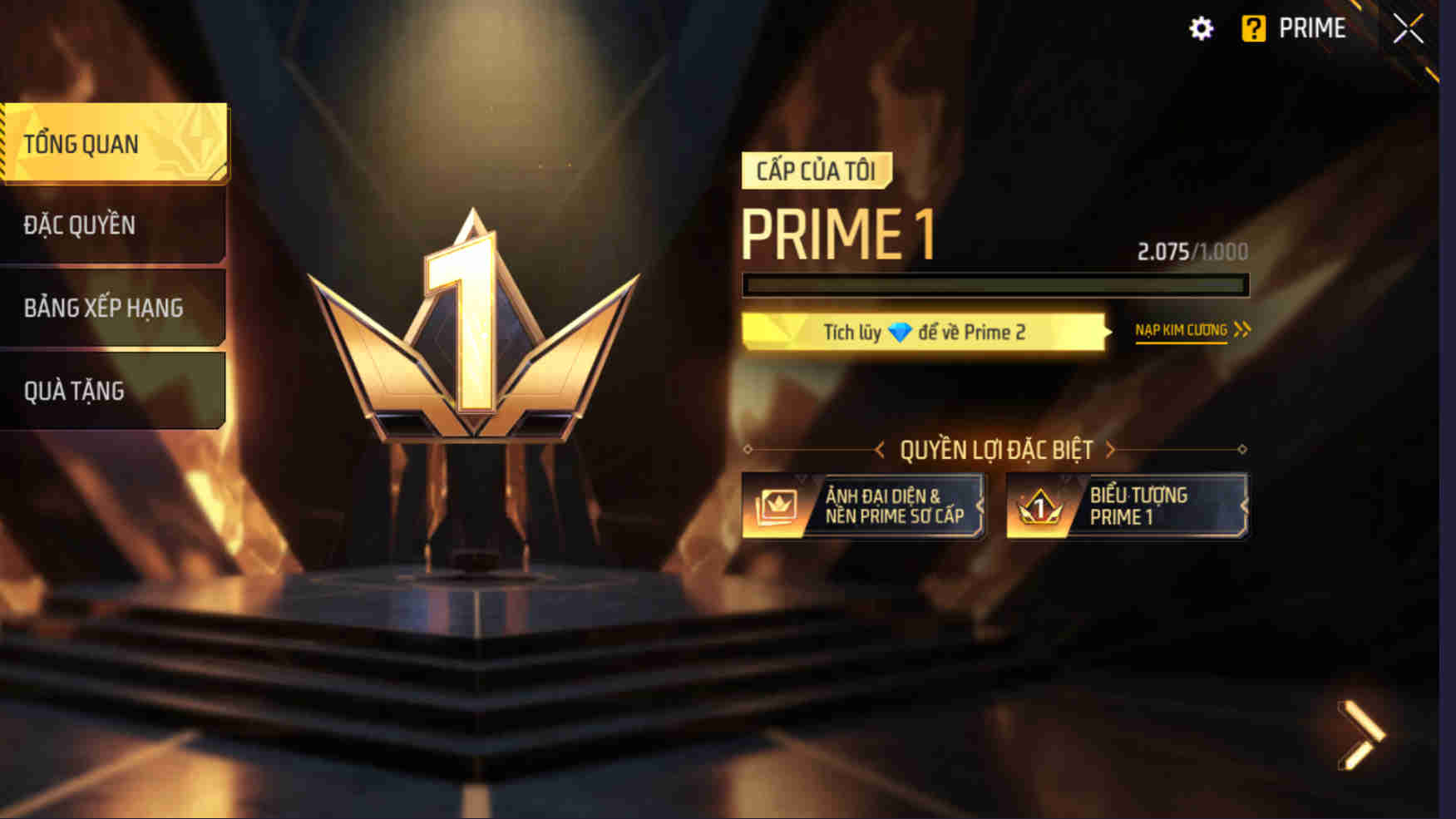Open the NẠP KIM CƯƠNG link
1456x819 pixels.
[1178, 329]
